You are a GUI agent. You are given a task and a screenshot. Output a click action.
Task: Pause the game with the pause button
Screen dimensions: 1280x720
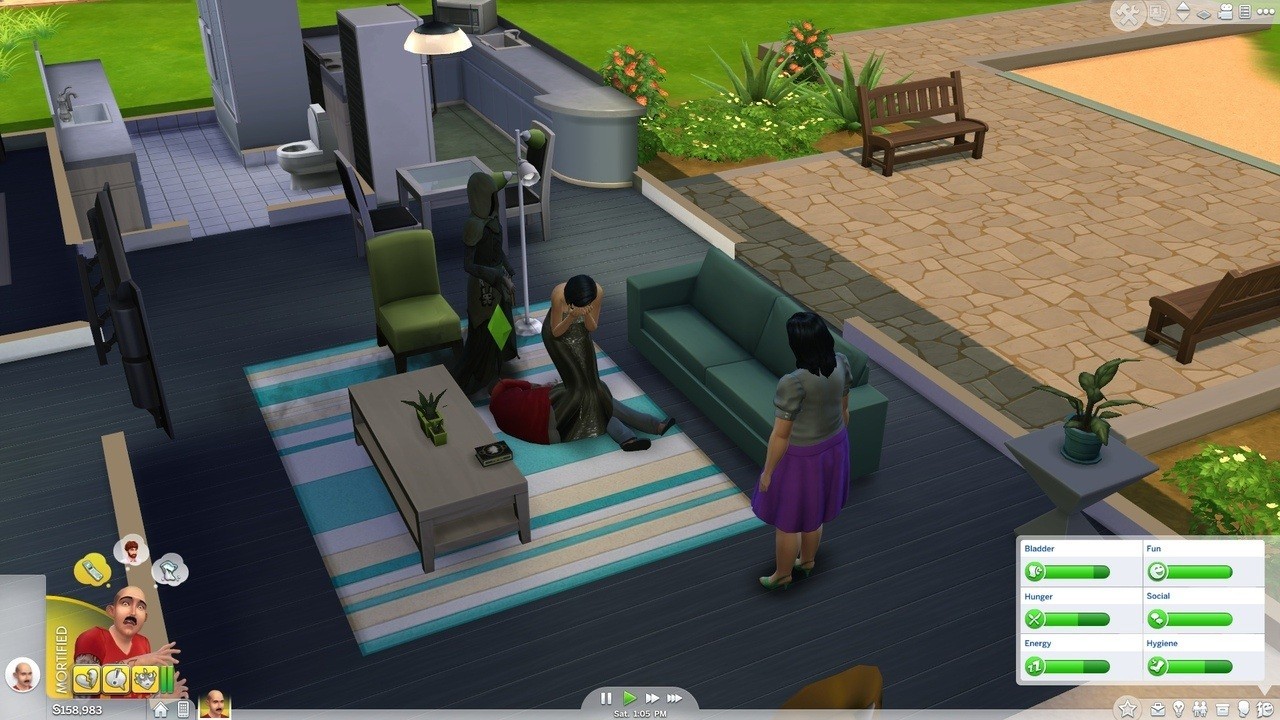(605, 698)
